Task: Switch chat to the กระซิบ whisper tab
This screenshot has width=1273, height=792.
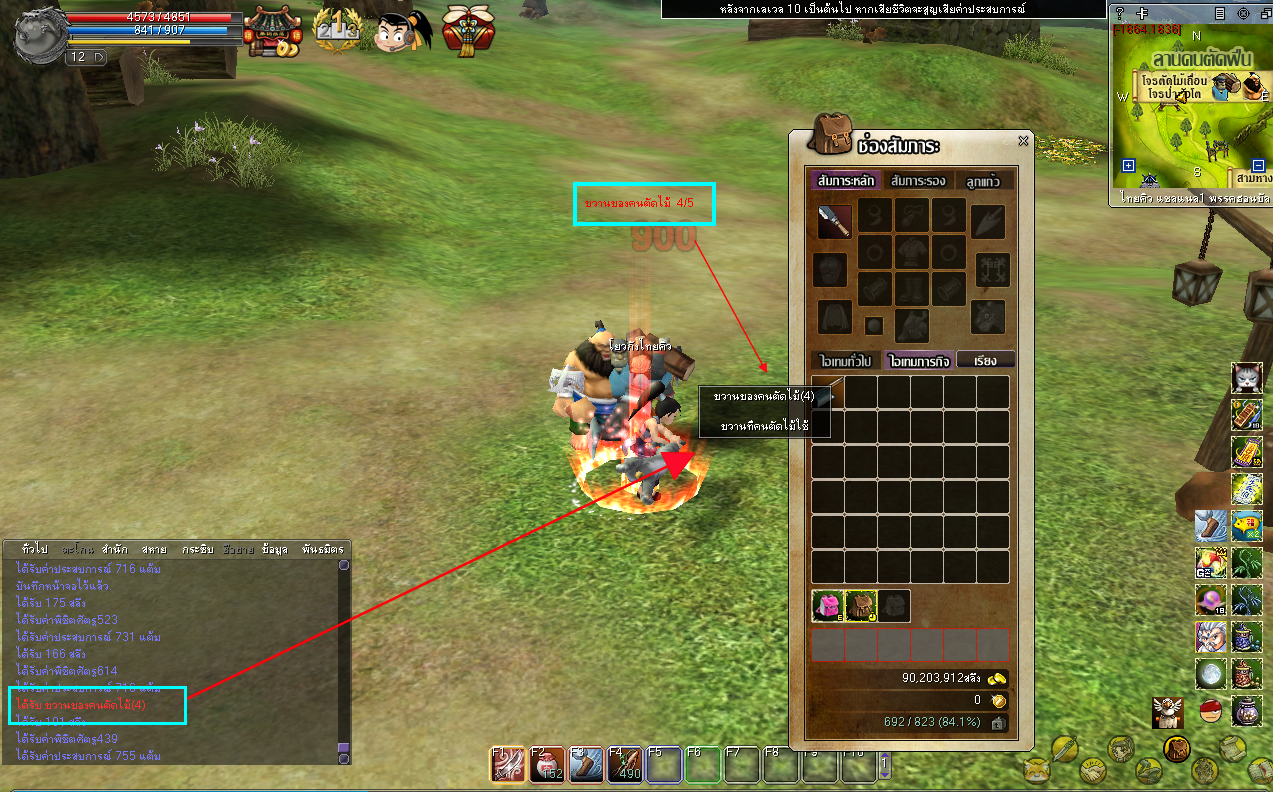Action: 197,550
